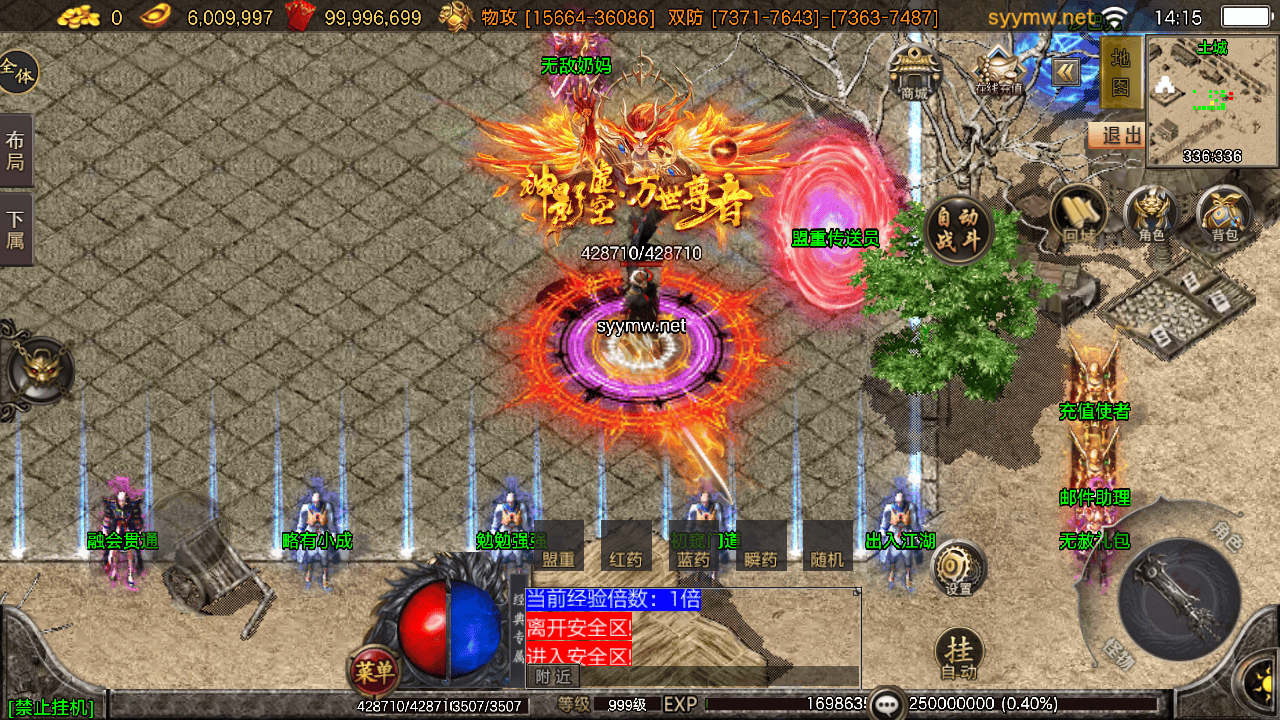Click the 土城 minimap
1280x720 pixels.
point(1212,100)
